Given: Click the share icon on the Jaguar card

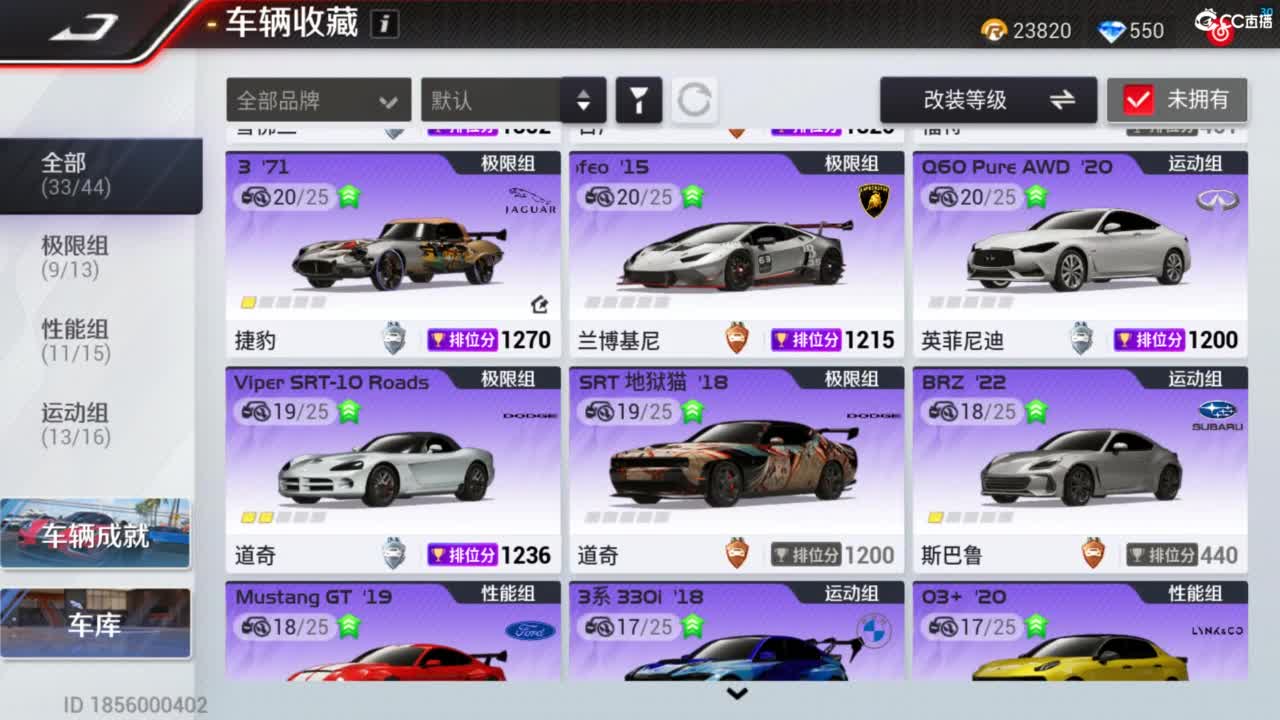Looking at the screenshot, I should tap(538, 305).
